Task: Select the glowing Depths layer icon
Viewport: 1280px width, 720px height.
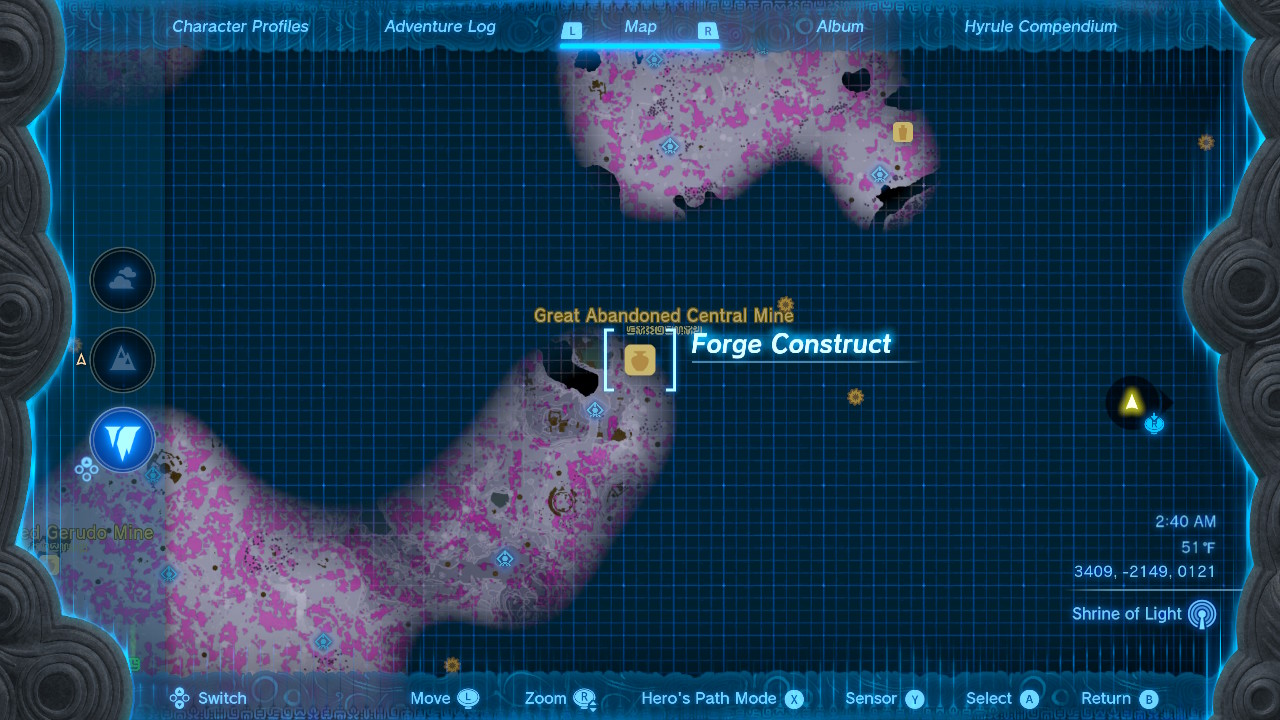Action: (x=122, y=440)
